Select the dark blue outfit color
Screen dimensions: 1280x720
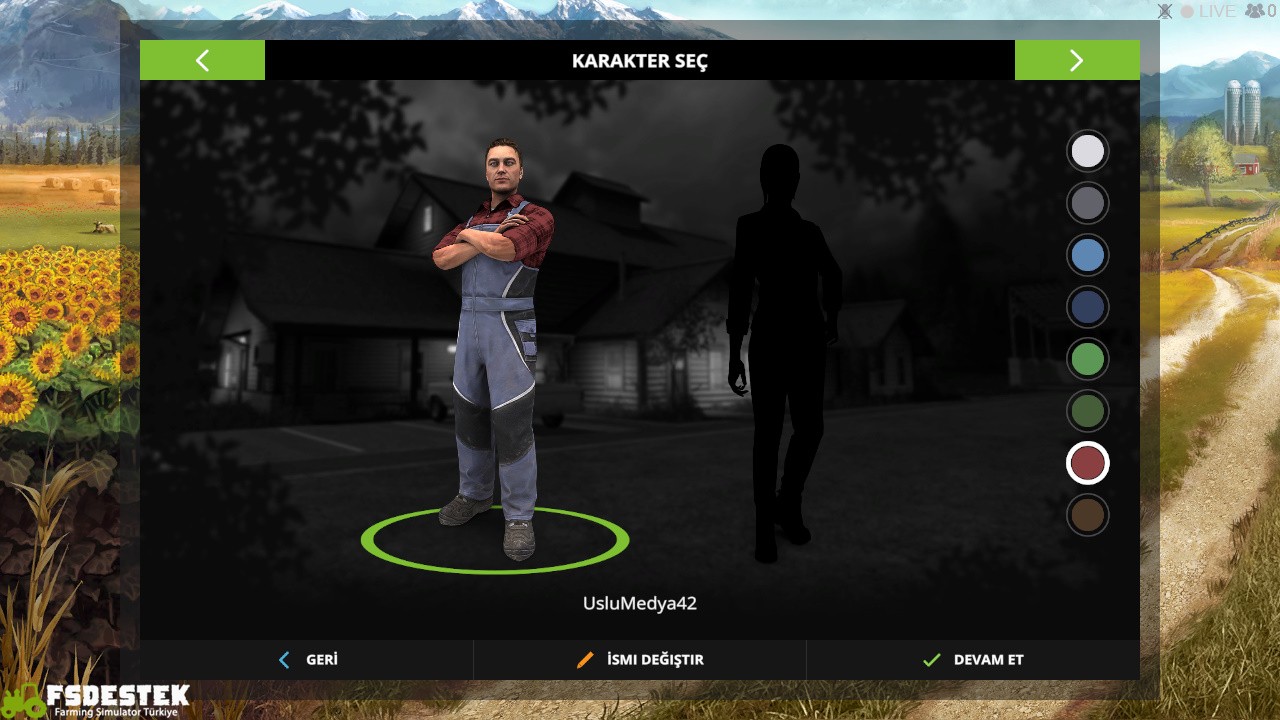click(1087, 306)
